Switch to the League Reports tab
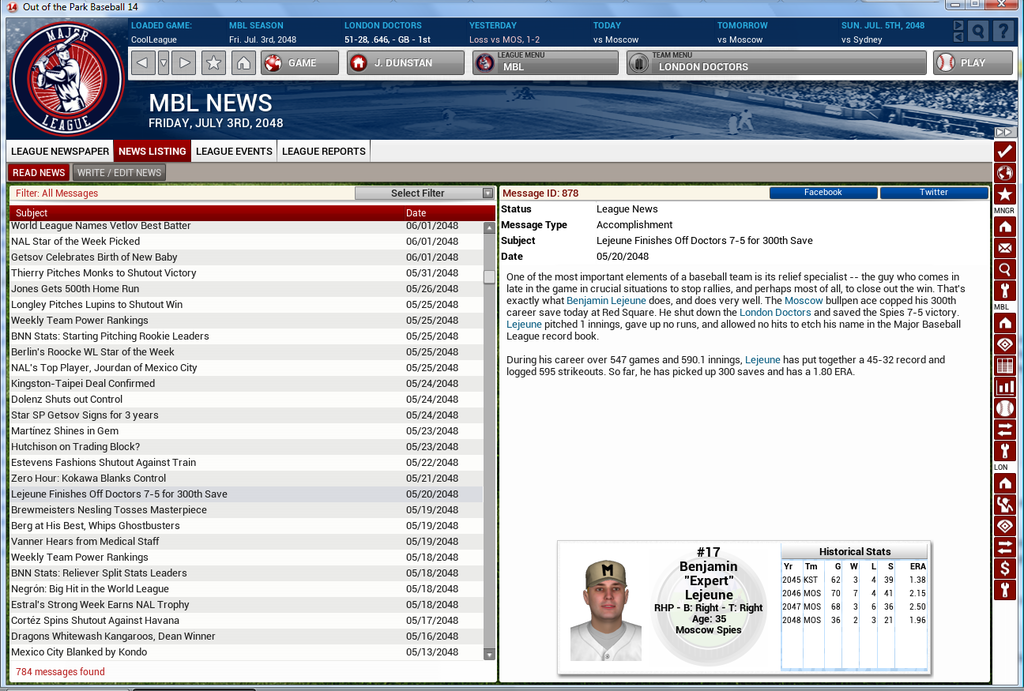1024x691 pixels. (x=323, y=151)
